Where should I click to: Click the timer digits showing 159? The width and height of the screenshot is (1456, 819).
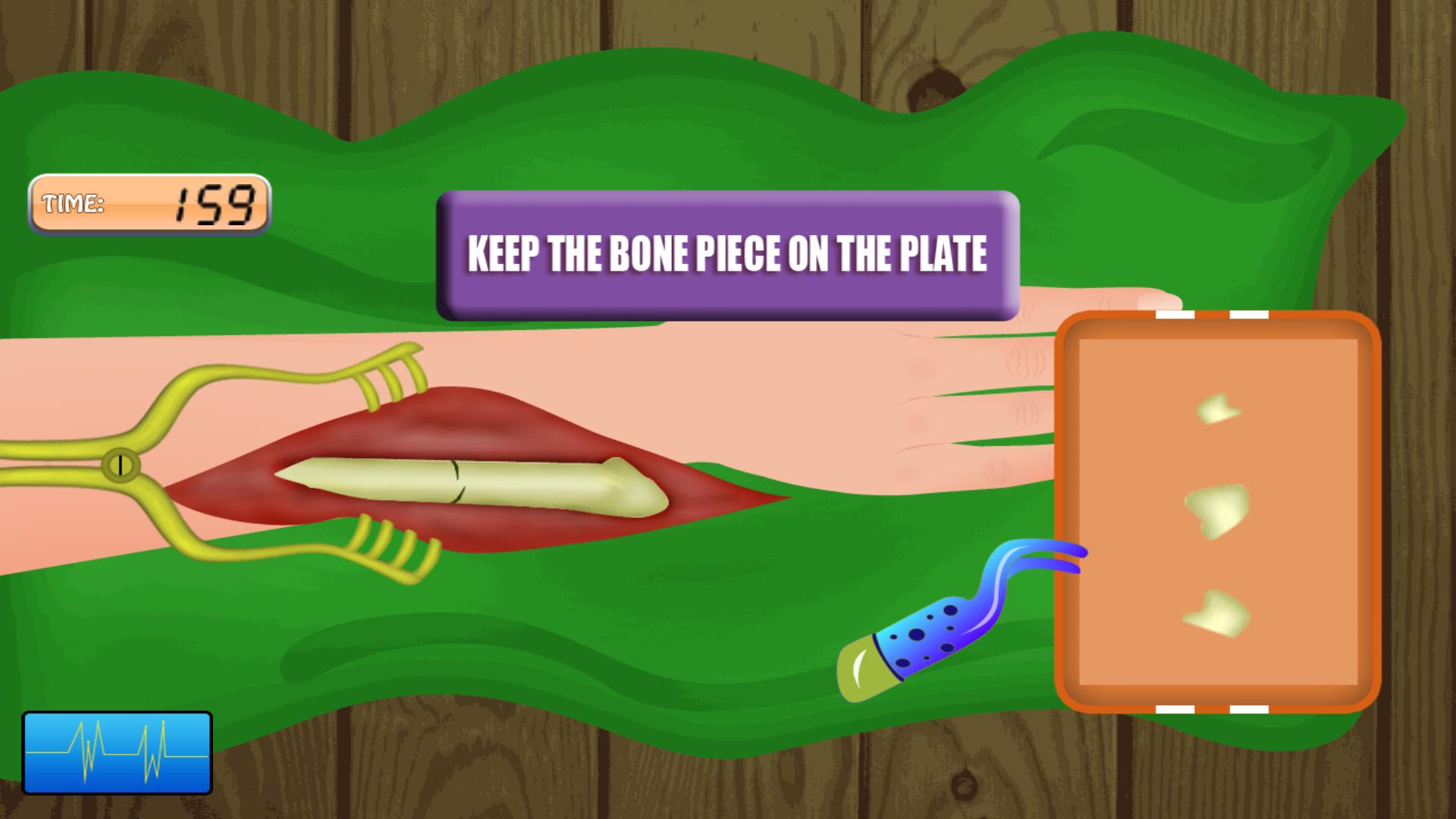tap(210, 201)
